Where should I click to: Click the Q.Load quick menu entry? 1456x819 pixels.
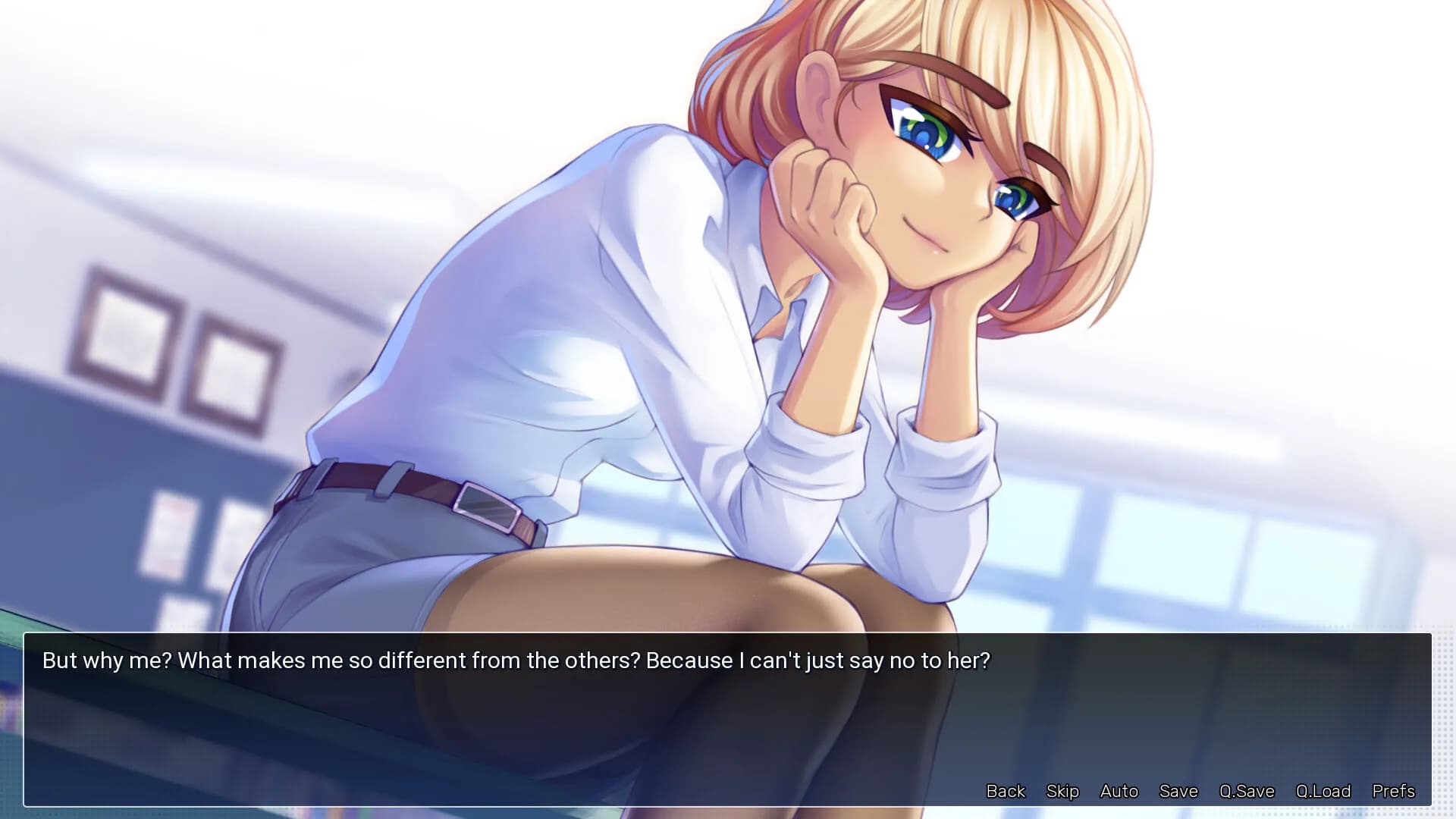[1323, 791]
